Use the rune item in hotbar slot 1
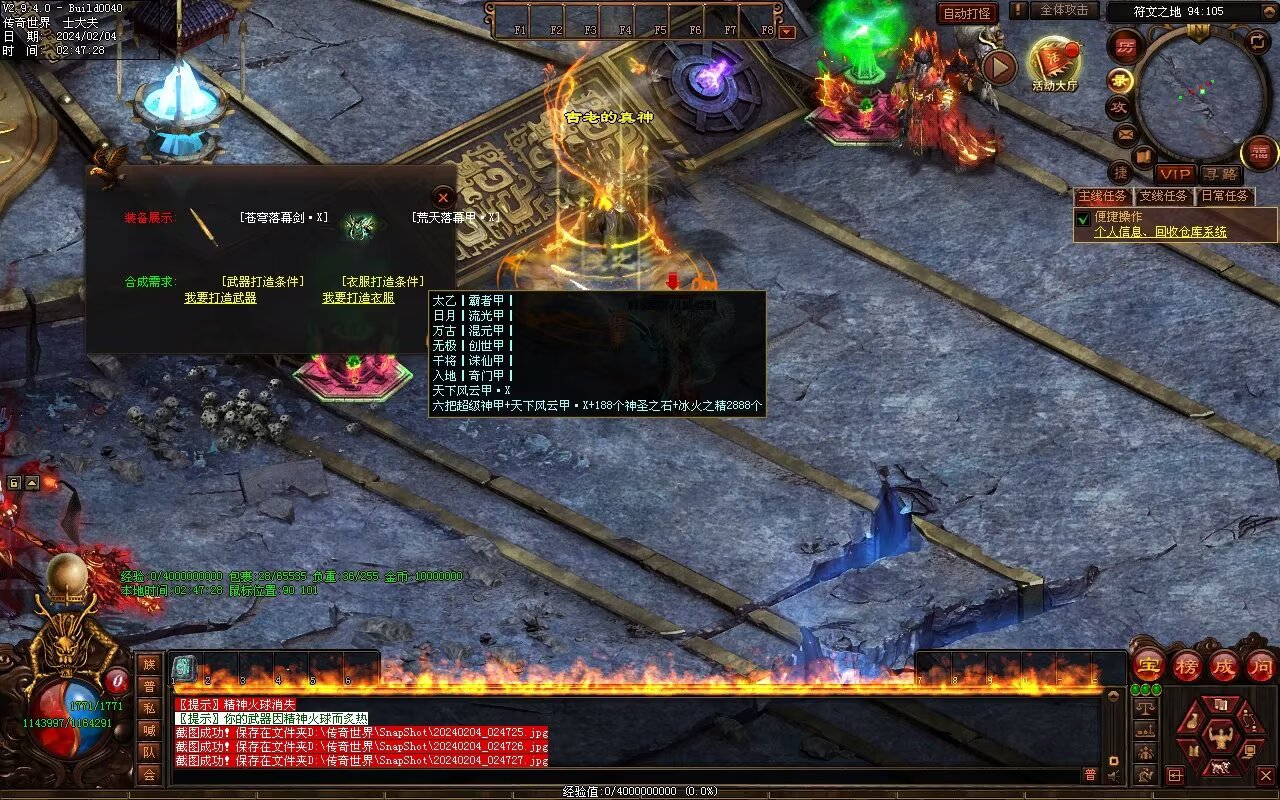This screenshot has height=800, width=1280. click(185, 668)
